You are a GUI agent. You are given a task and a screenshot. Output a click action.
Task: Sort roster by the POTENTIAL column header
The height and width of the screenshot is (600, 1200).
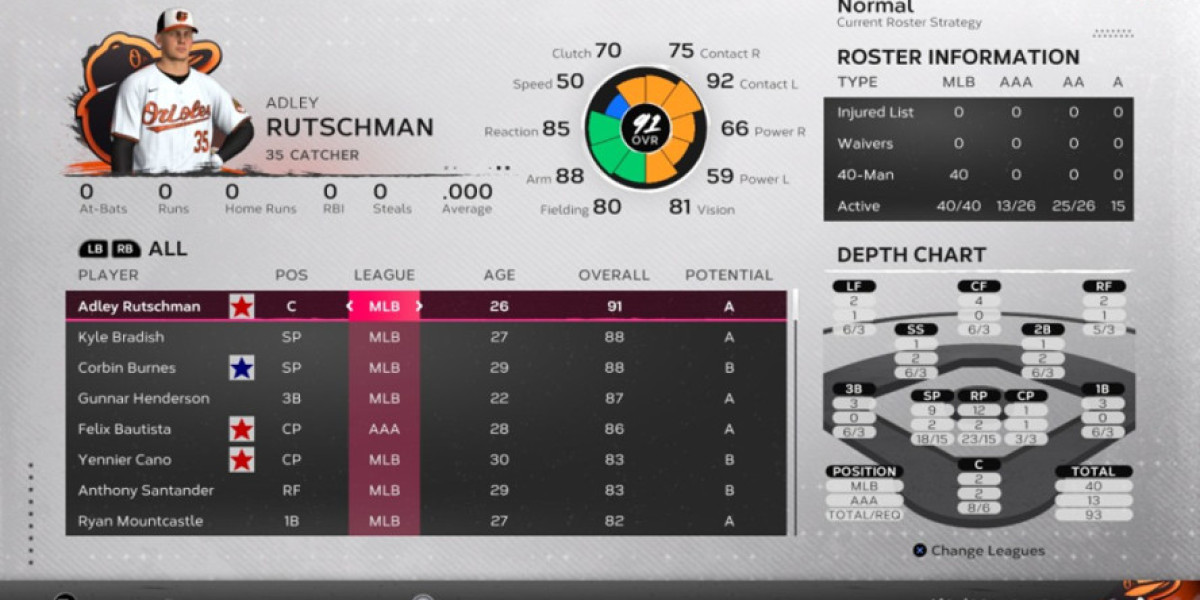tap(728, 275)
